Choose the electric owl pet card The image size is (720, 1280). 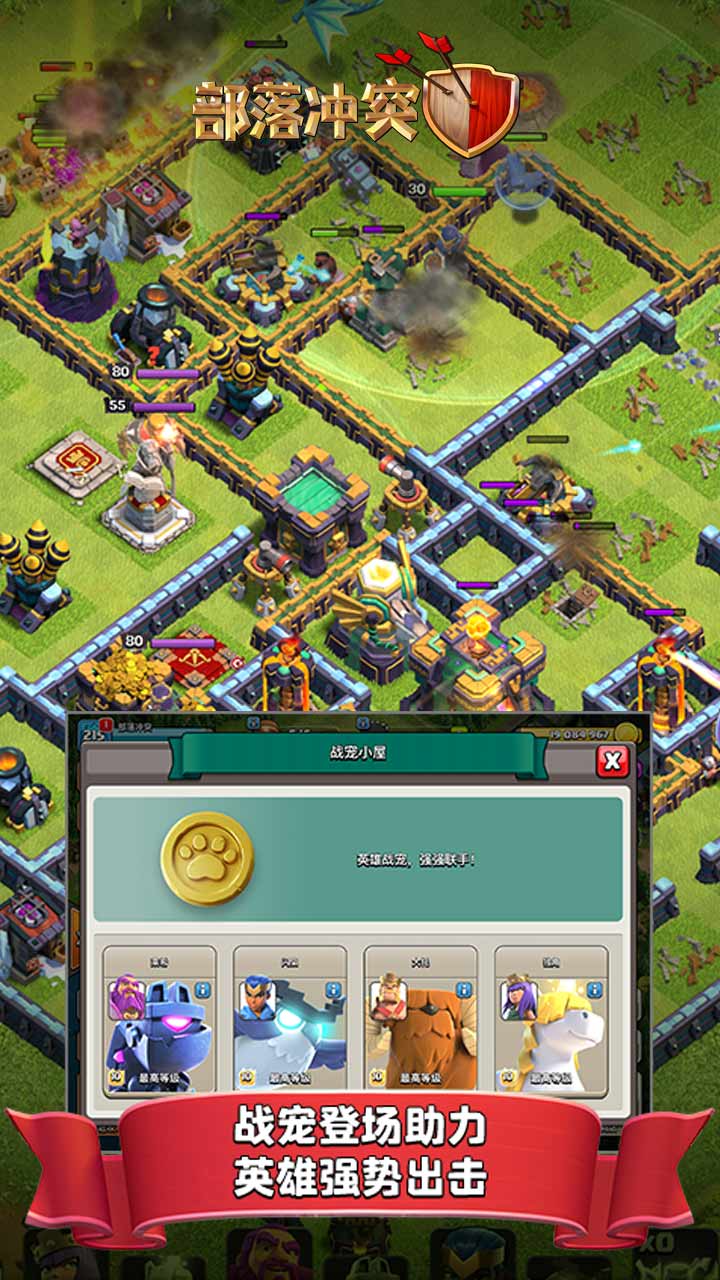click(x=290, y=1030)
